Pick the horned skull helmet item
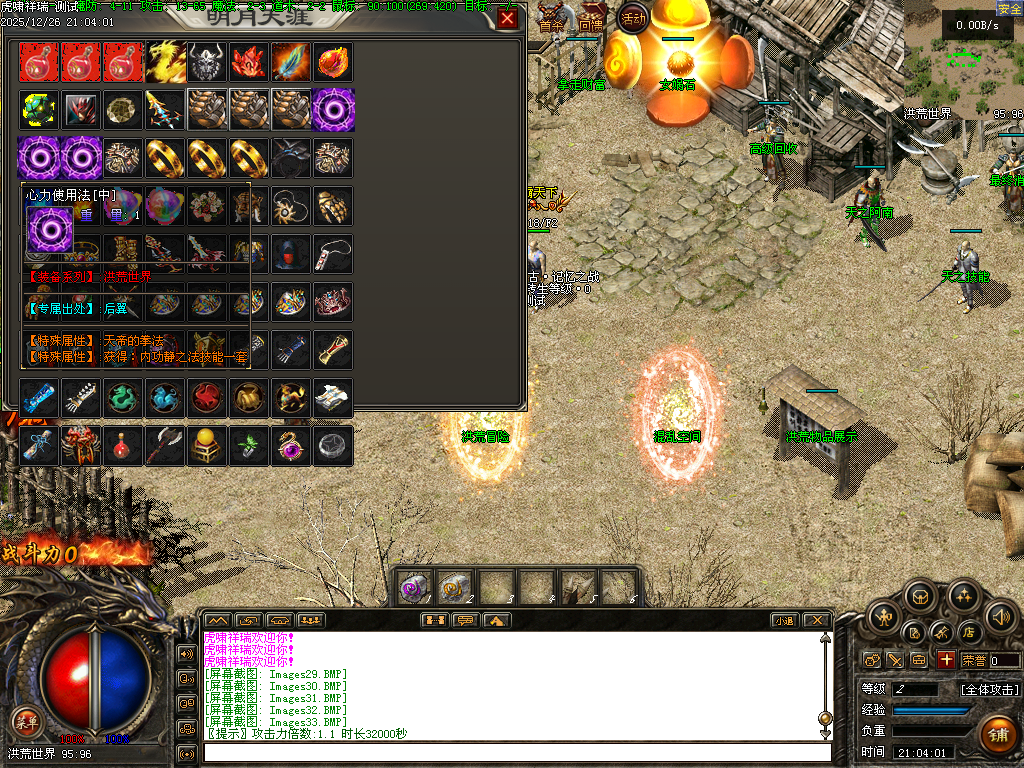Image resolution: width=1024 pixels, height=768 pixels. (207, 62)
